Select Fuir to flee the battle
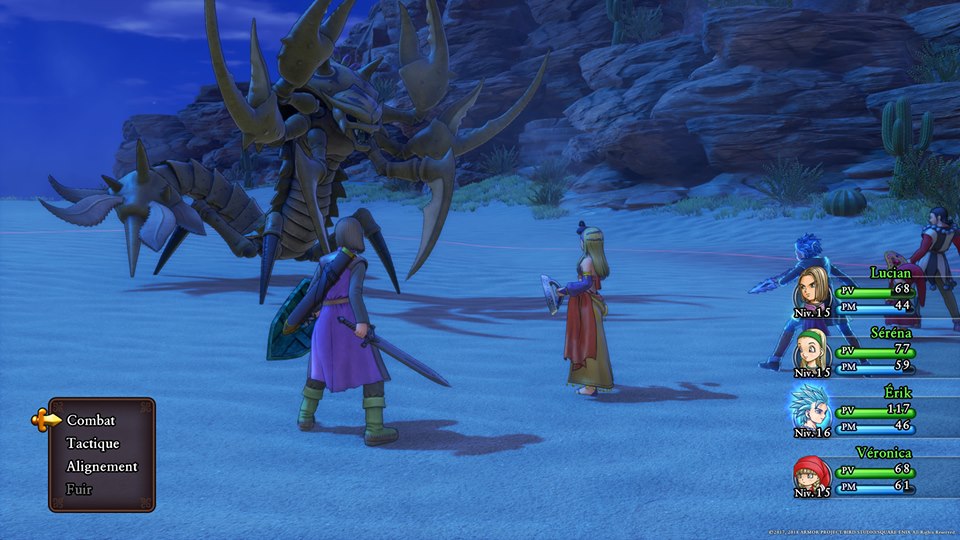Viewport: 960px width, 540px height. [79, 490]
